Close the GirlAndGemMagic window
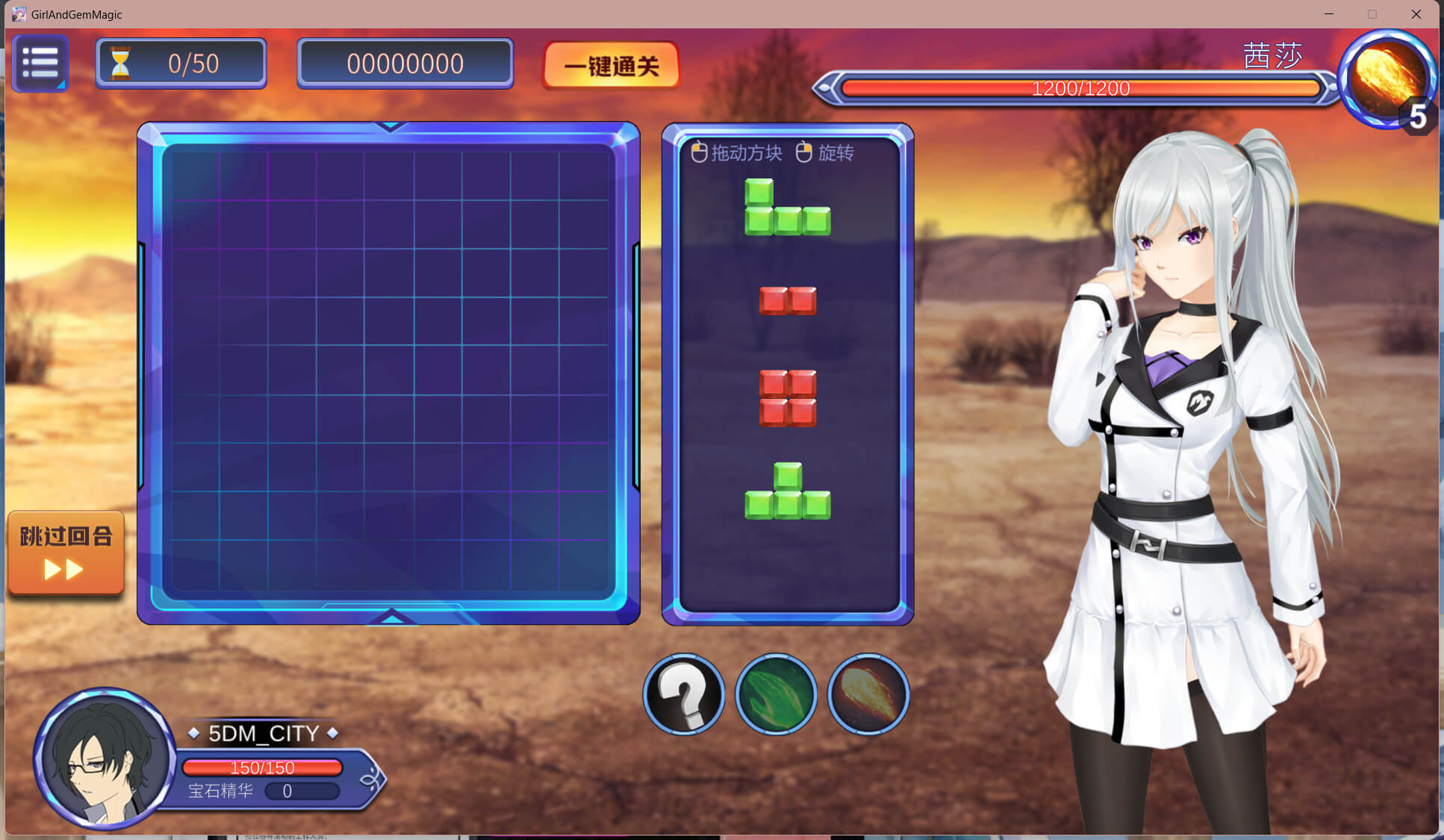Screen dimensions: 1444x840 tap(1416, 14)
